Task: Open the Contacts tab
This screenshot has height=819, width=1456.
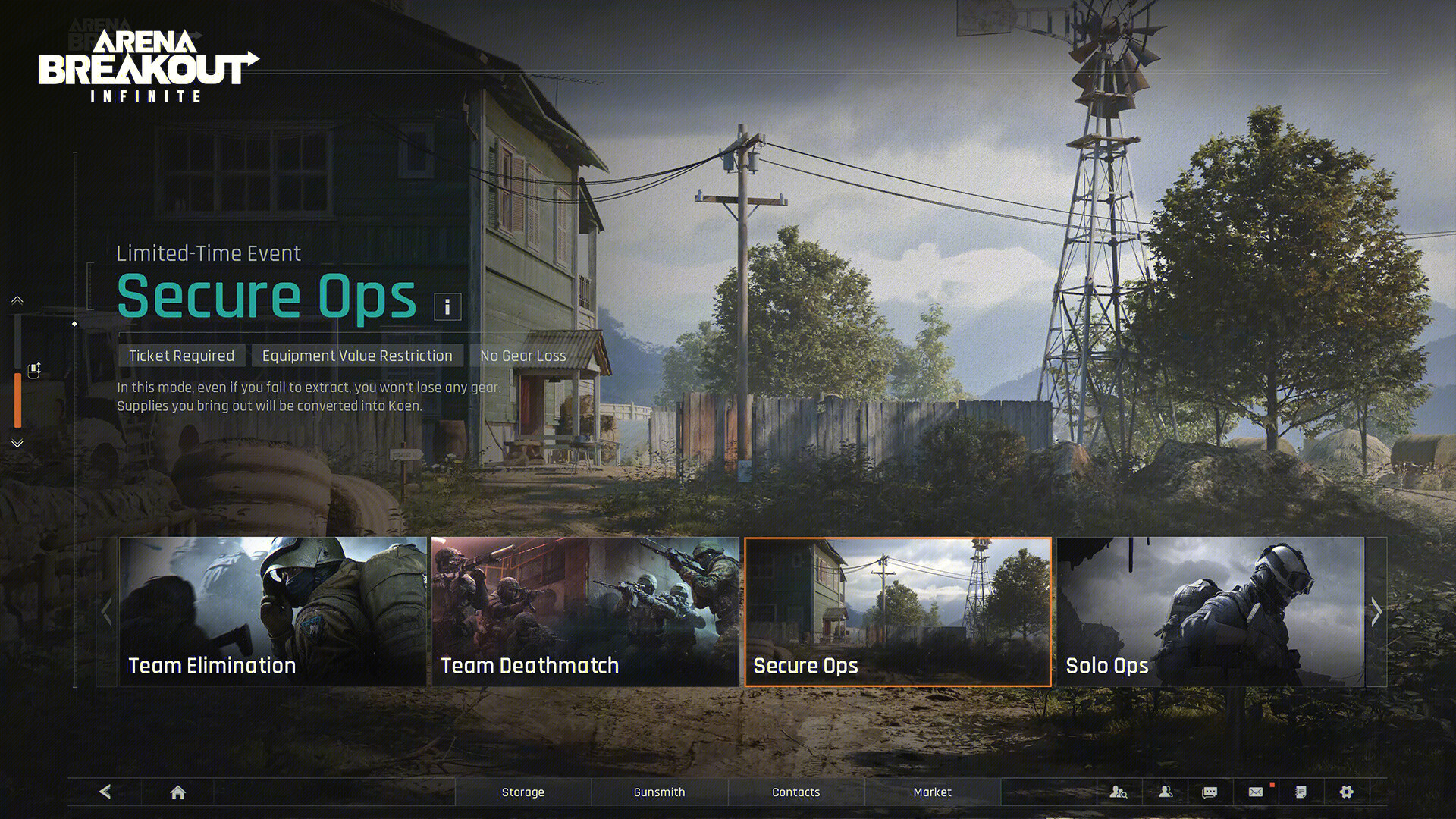Action: click(x=796, y=792)
